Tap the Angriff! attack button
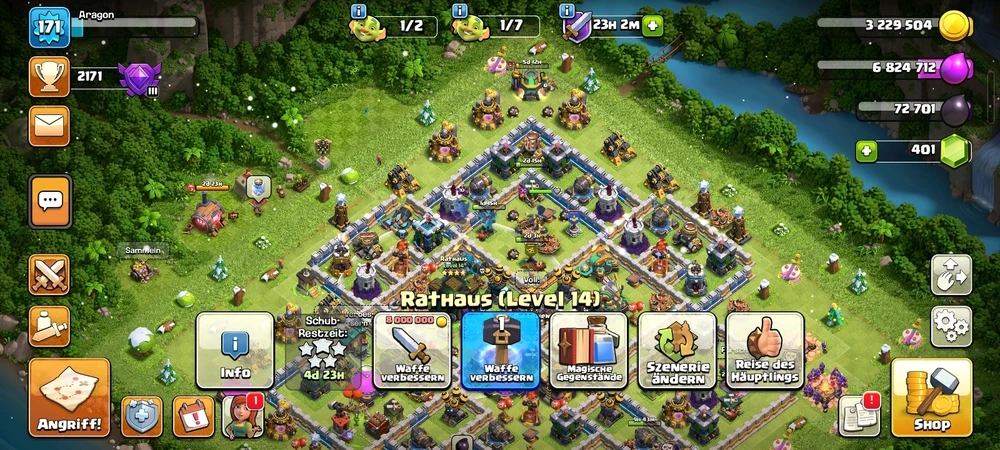Image resolution: width=1000 pixels, height=450 pixels. pyautogui.click(x=69, y=397)
